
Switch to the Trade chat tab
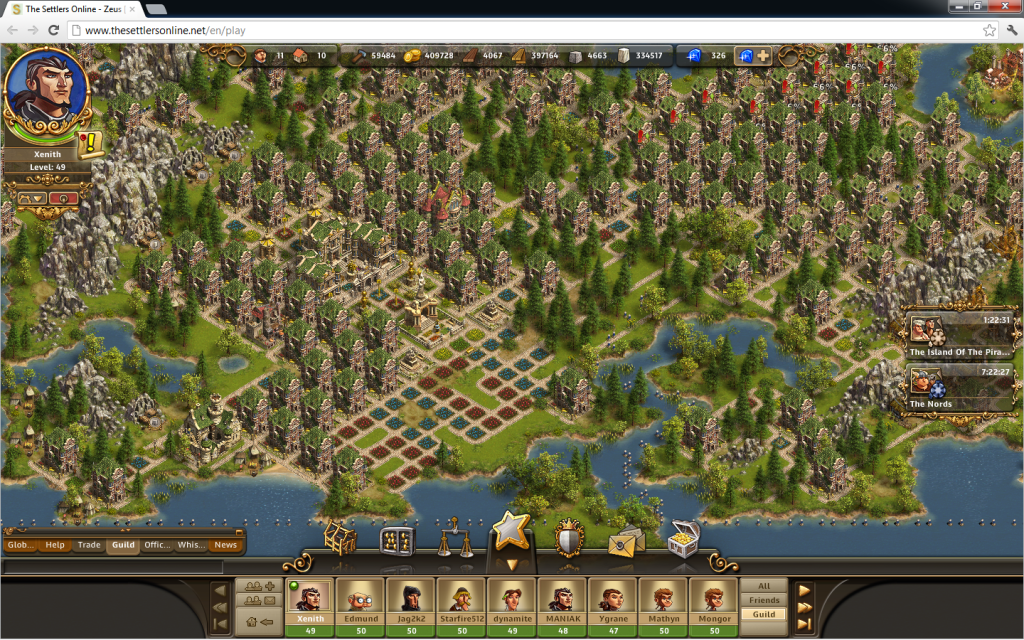click(89, 545)
